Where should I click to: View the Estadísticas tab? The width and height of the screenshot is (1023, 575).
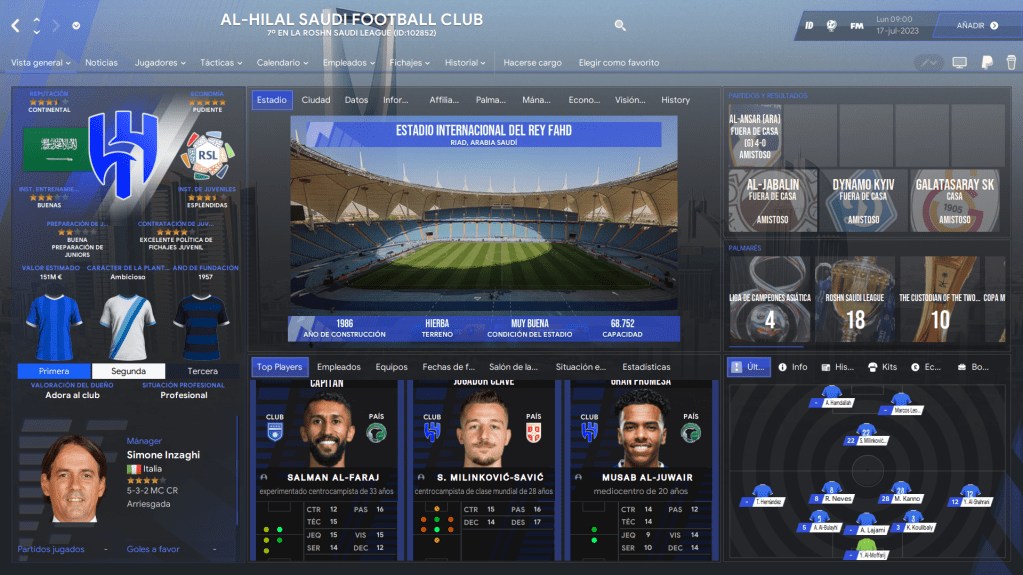pyautogui.click(x=646, y=367)
